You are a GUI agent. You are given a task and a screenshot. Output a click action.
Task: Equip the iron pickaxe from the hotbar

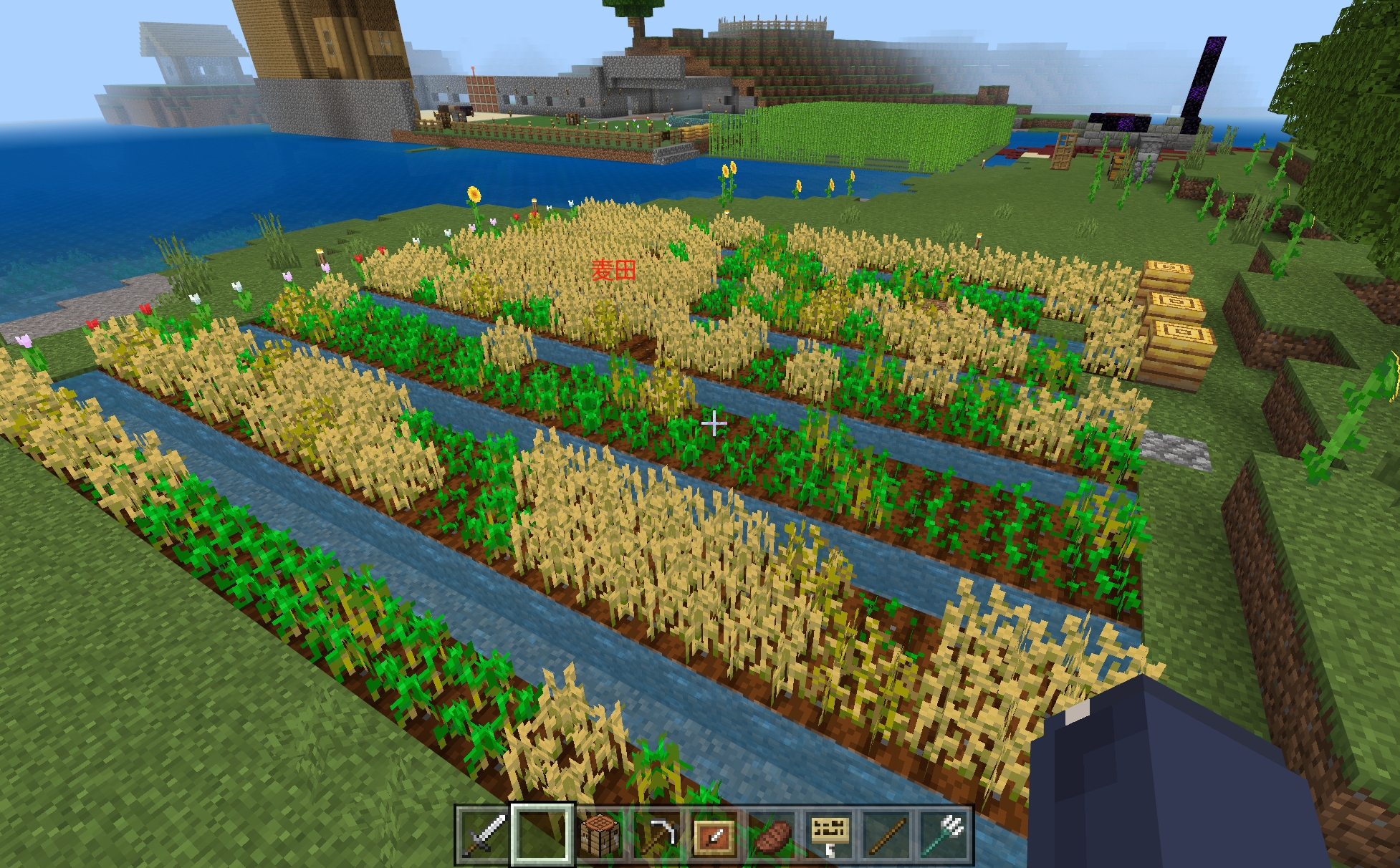coord(657,835)
